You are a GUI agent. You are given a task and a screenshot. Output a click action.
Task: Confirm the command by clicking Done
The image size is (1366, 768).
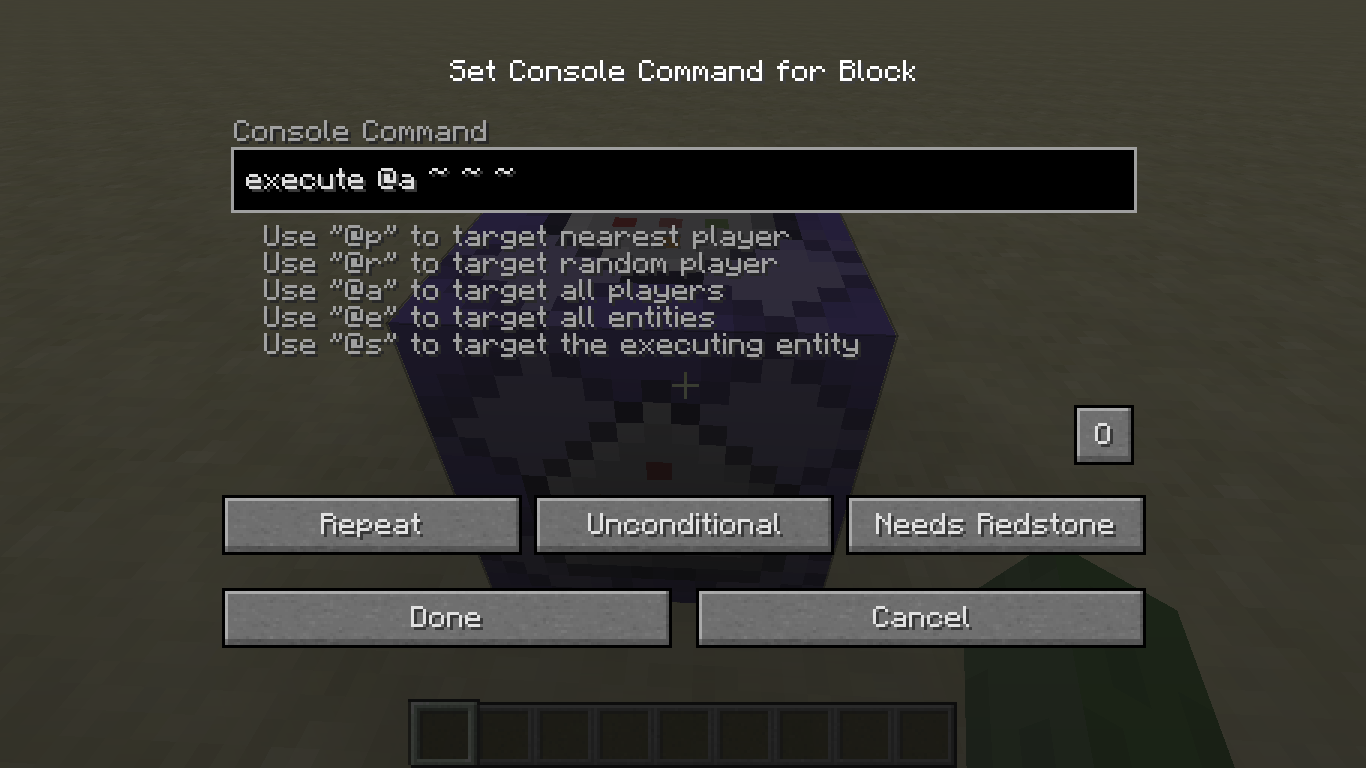click(x=446, y=617)
